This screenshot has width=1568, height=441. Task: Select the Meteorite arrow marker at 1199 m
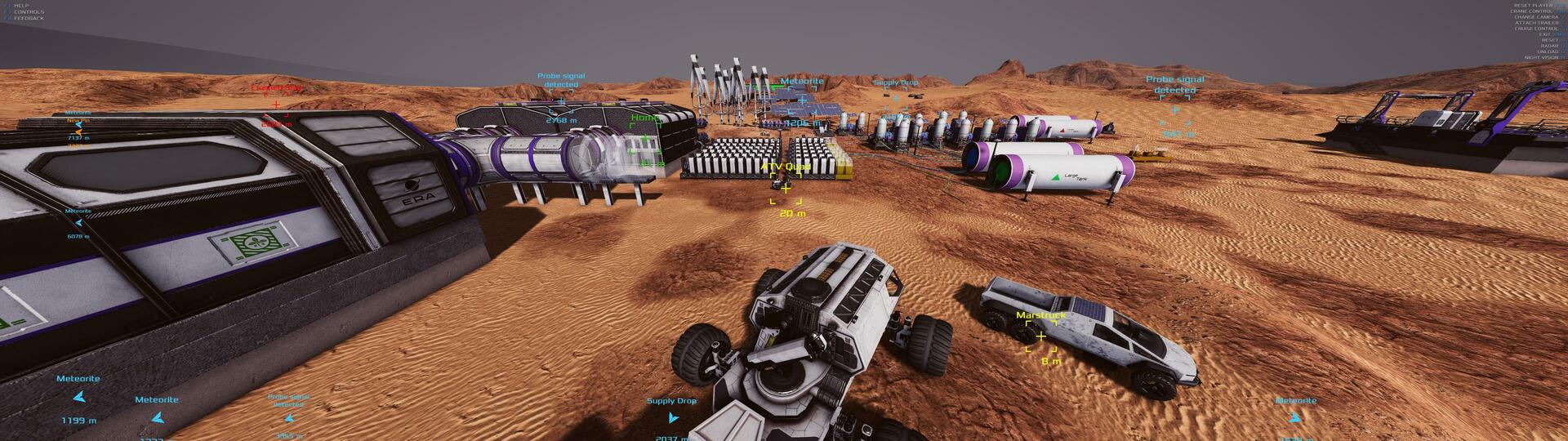[79, 398]
